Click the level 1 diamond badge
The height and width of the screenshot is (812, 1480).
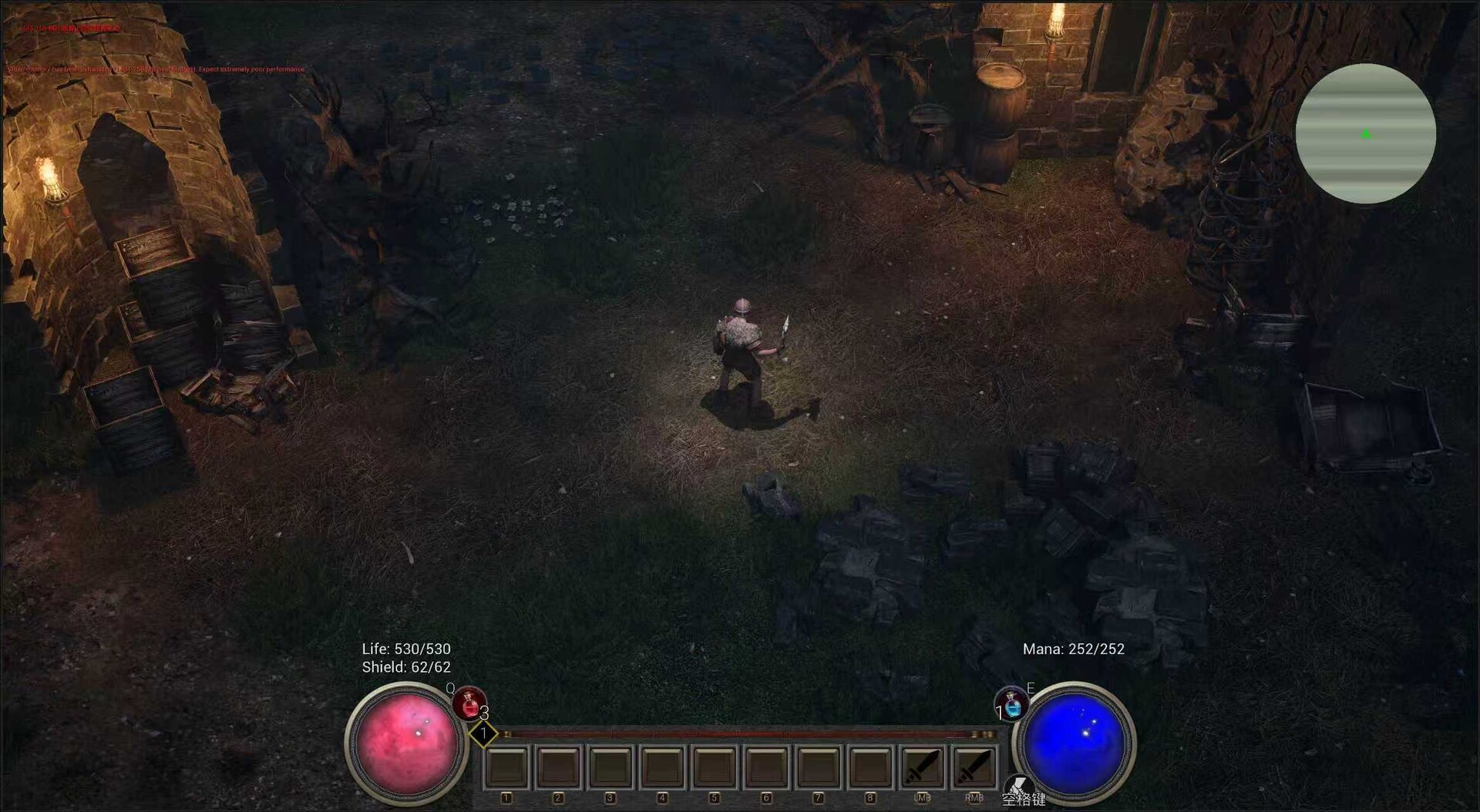coord(484,734)
